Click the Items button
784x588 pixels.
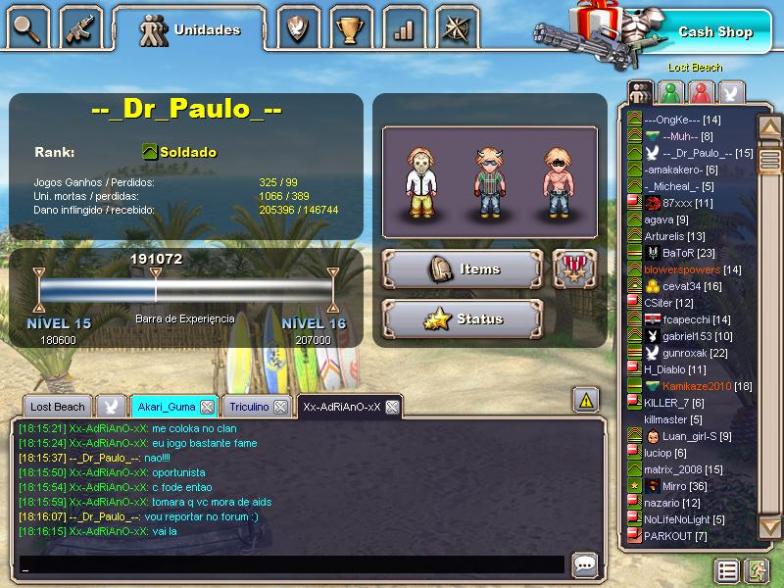(462, 269)
